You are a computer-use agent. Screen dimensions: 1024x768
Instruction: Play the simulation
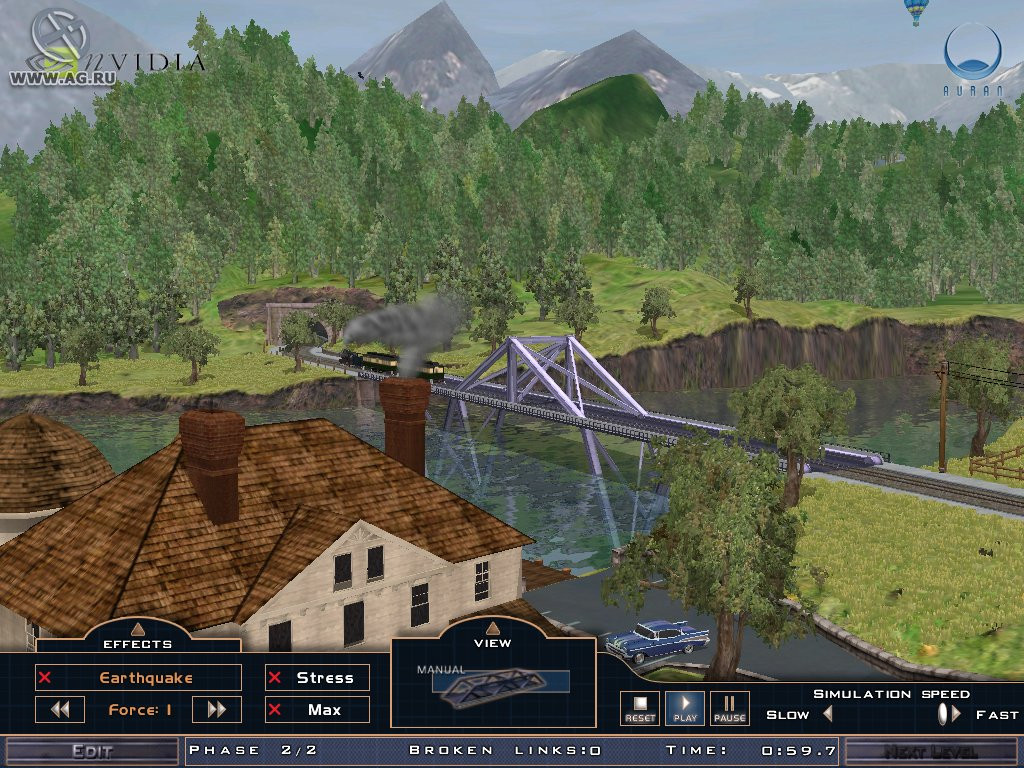point(685,708)
